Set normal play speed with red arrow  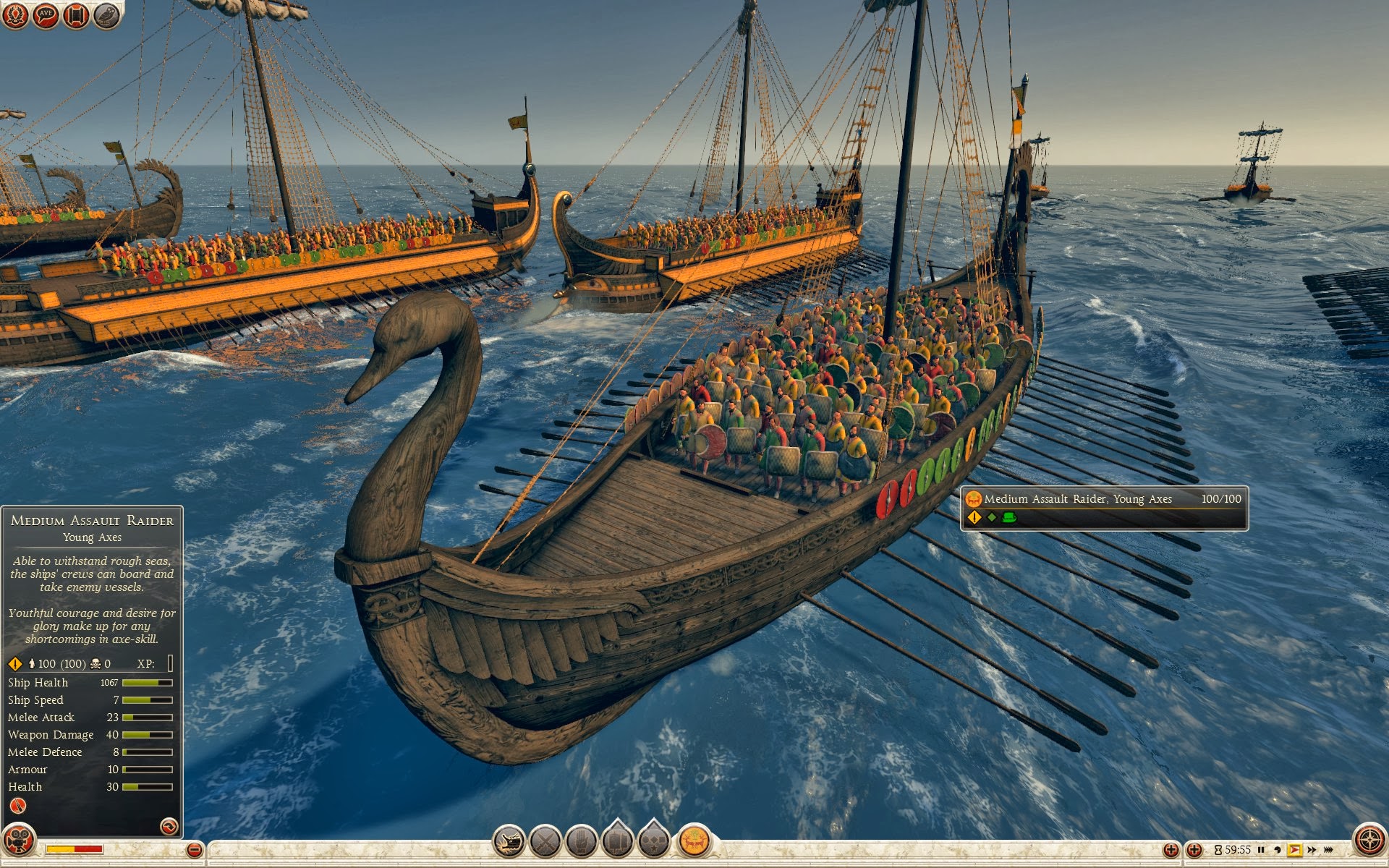click(x=1295, y=850)
